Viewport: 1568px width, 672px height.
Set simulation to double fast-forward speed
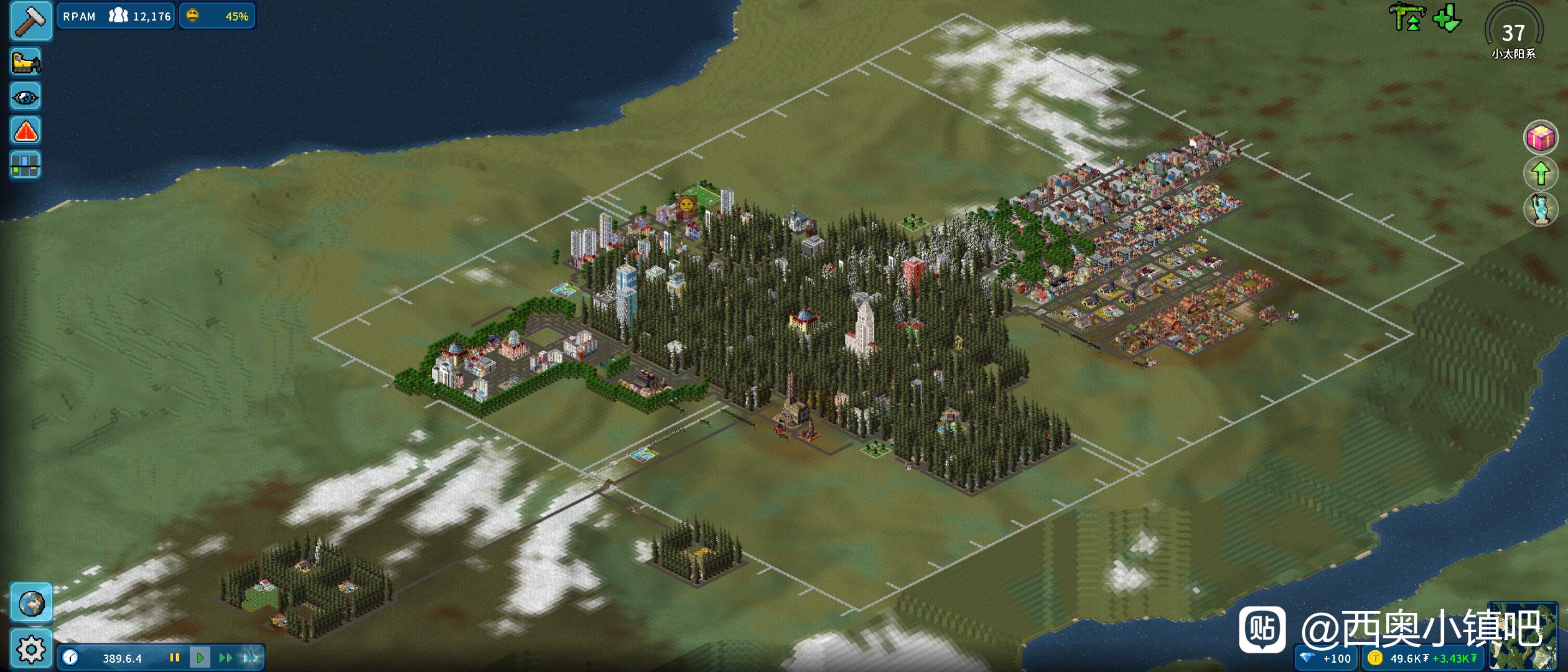click(225, 658)
